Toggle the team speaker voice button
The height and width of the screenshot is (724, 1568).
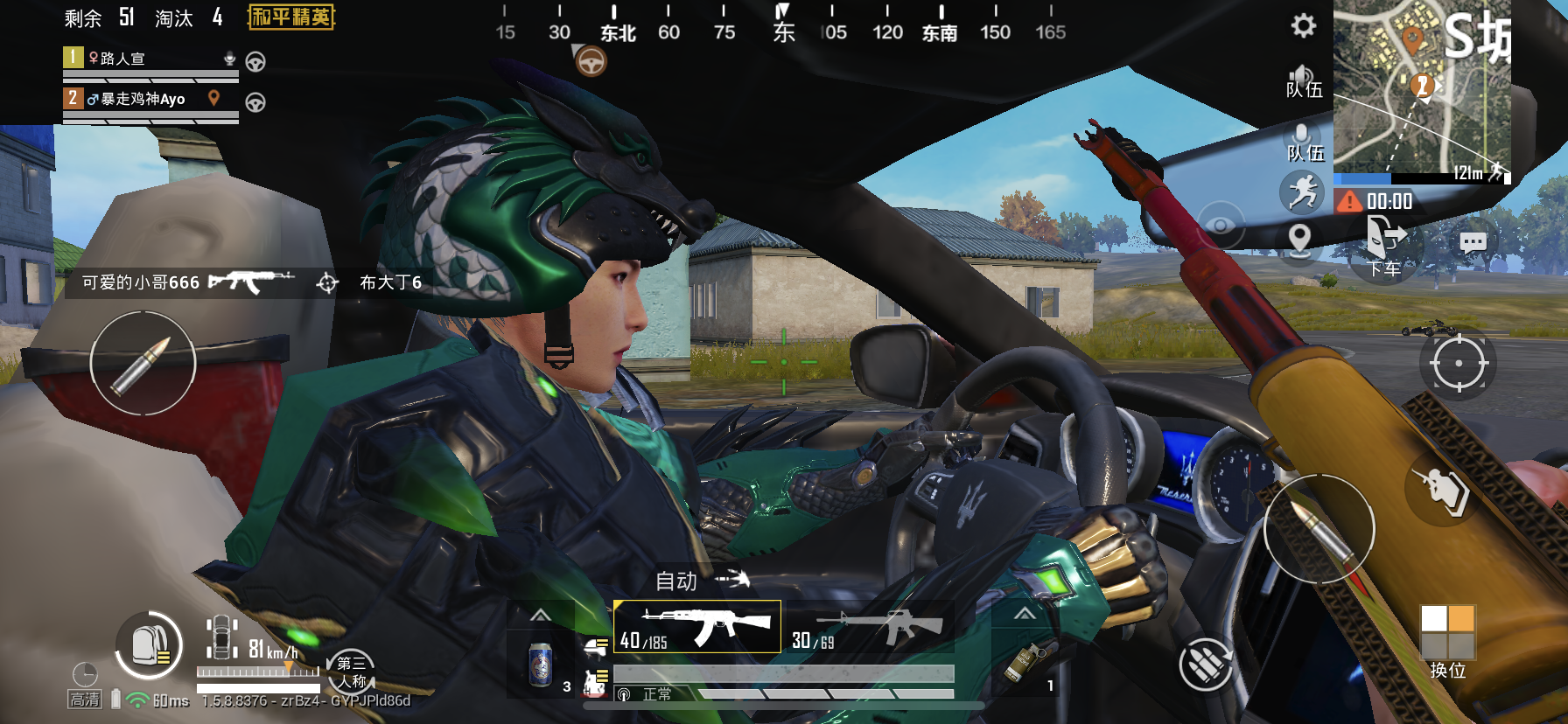pyautogui.click(x=1303, y=80)
